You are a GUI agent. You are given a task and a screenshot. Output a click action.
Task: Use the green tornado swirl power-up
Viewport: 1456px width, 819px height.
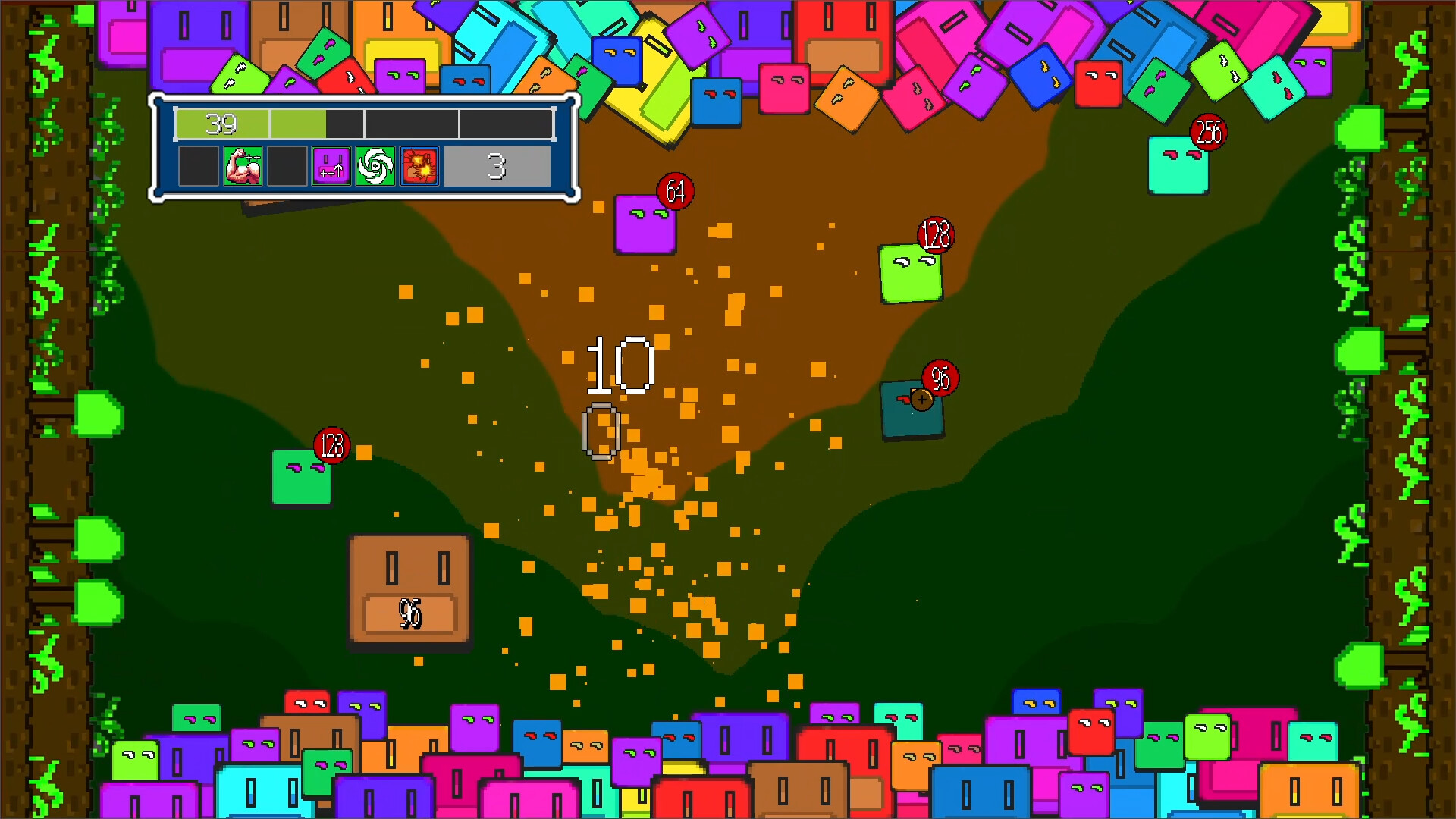[376, 166]
